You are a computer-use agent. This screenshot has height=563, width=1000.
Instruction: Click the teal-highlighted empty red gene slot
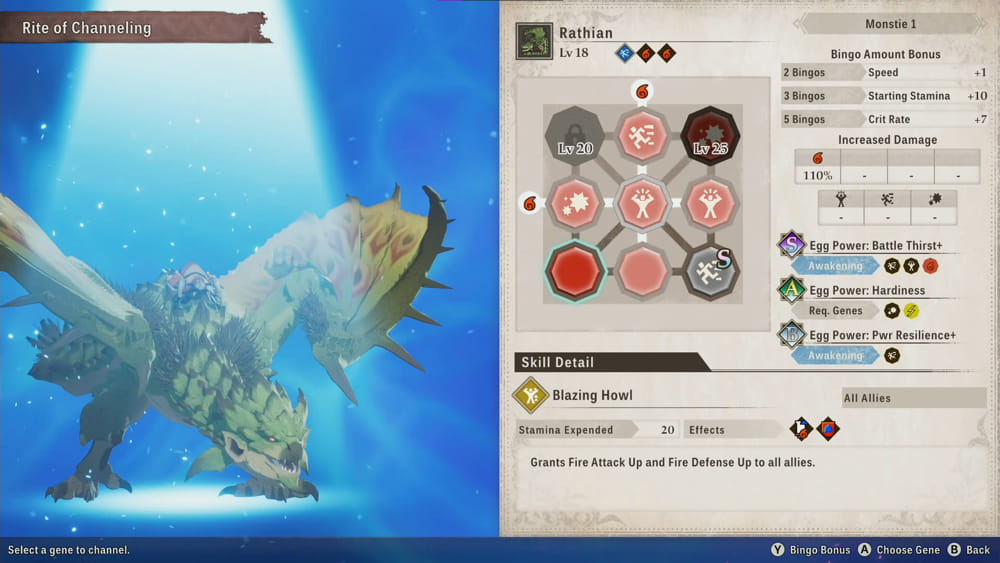pyautogui.click(x=575, y=270)
